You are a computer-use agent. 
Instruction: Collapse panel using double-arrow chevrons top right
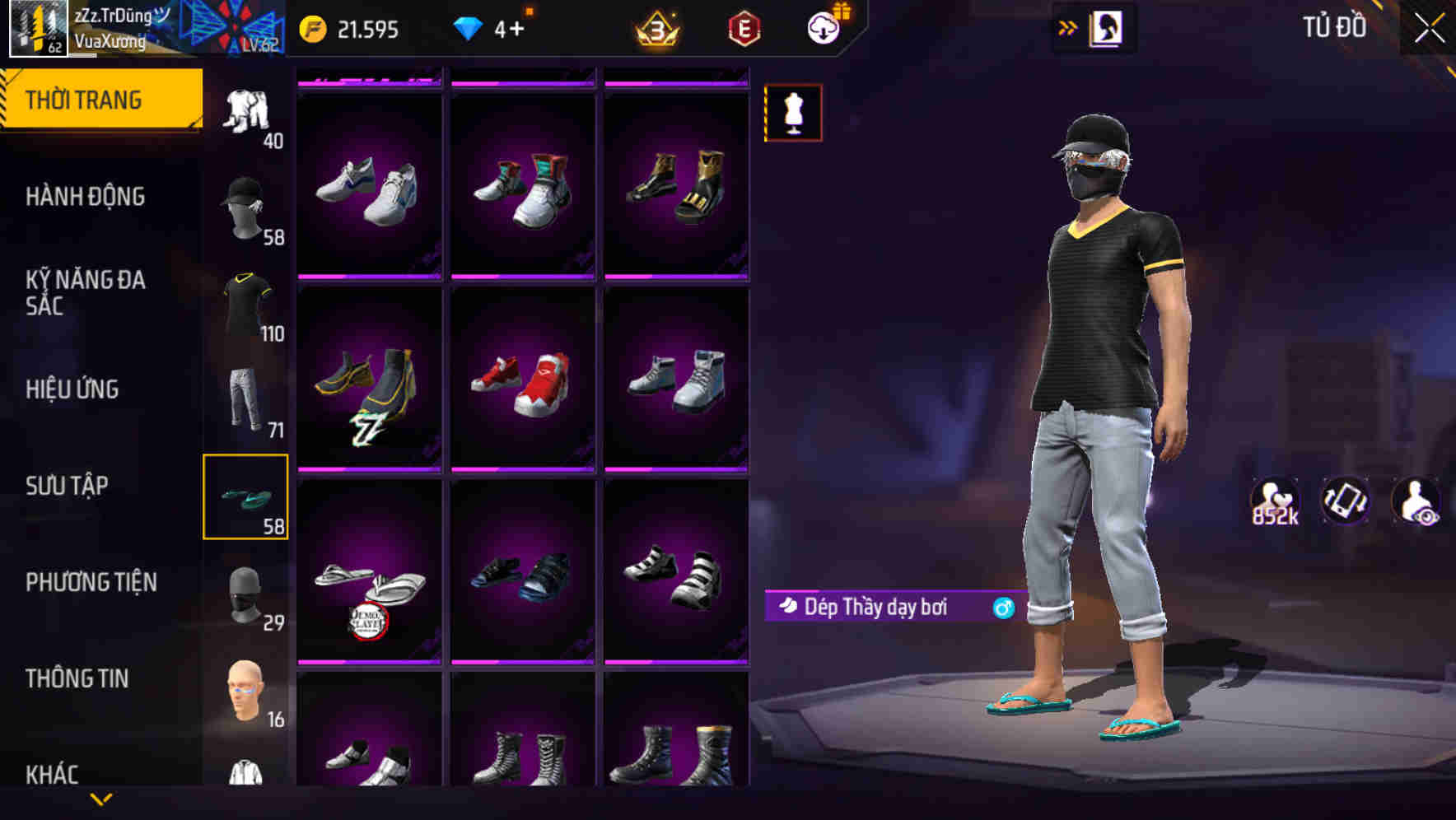1068,26
